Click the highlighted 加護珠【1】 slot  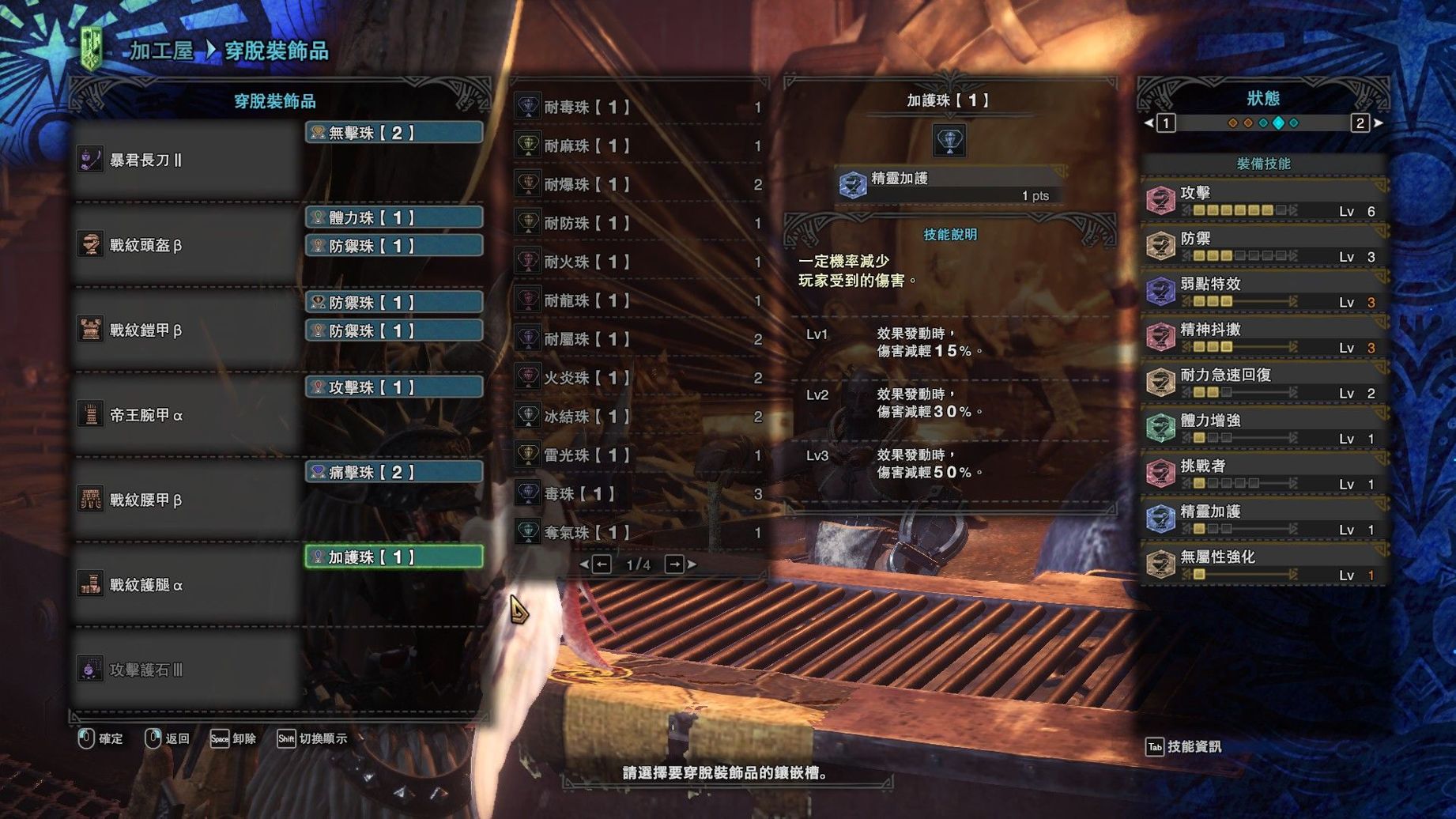[x=394, y=557]
